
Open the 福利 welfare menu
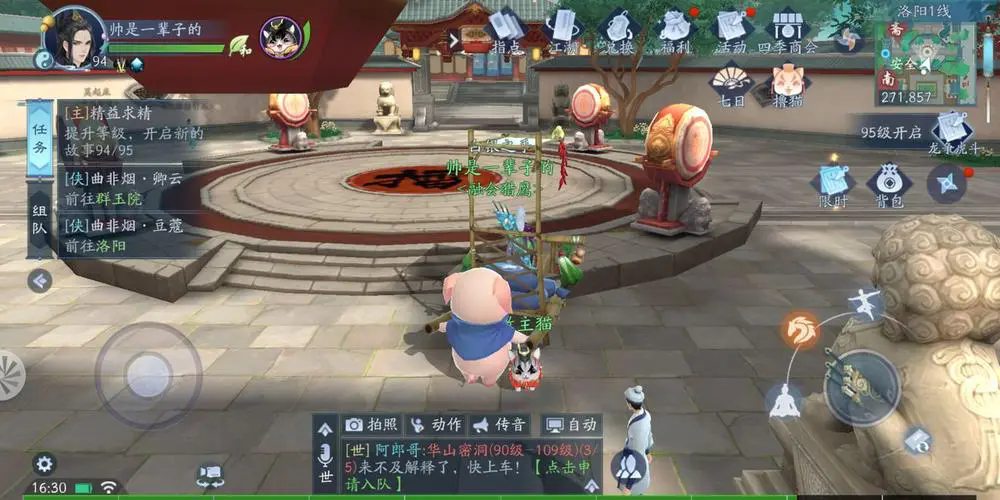point(678,28)
